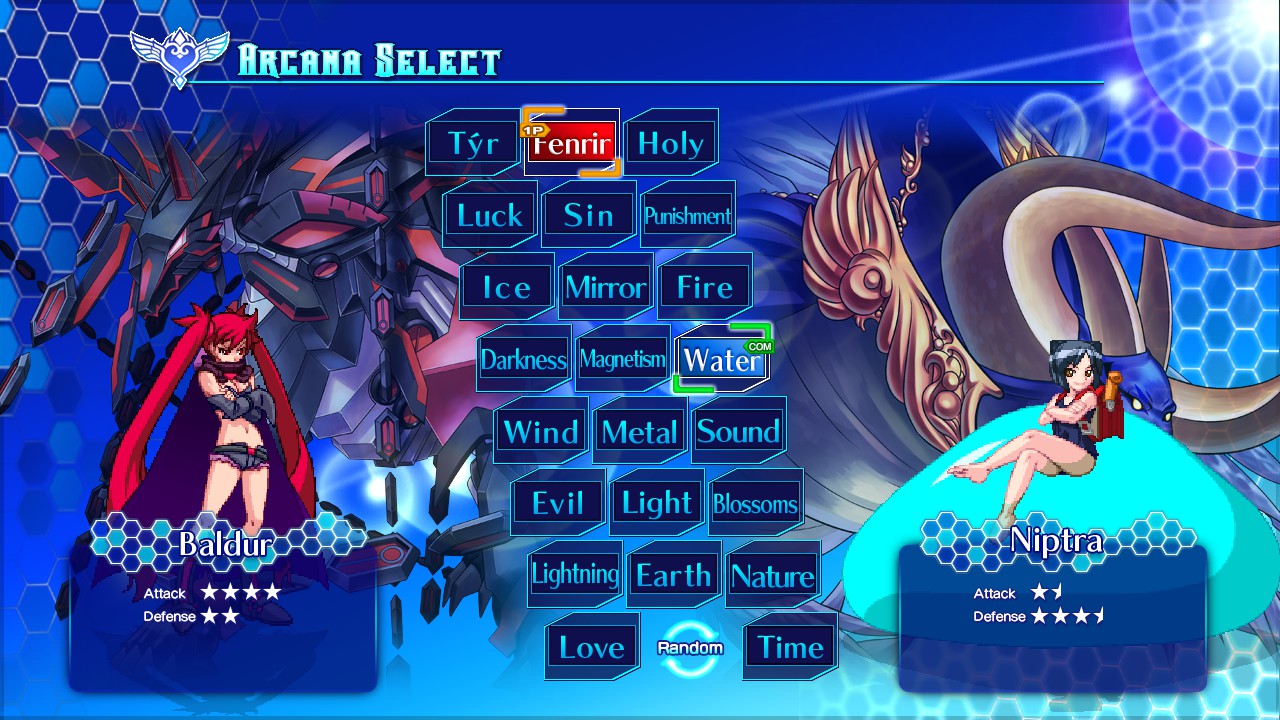Viewport: 1280px width, 720px height.
Task: Pick the Mirror arcana tile
Action: (x=606, y=287)
